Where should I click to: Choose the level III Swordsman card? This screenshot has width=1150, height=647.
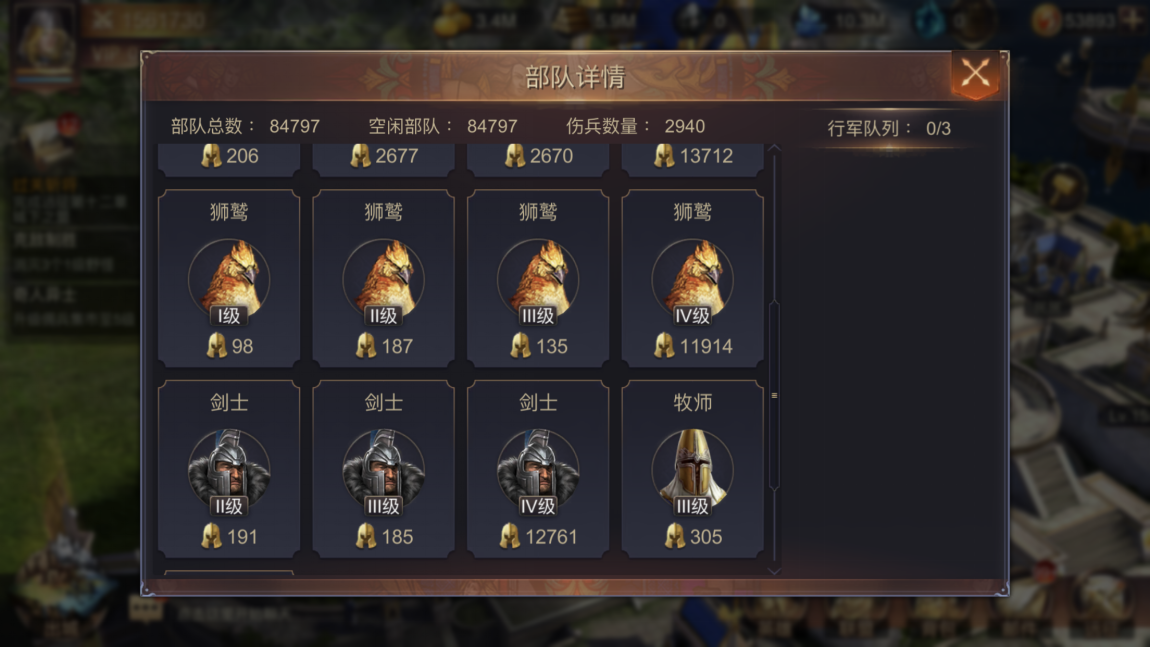383,469
